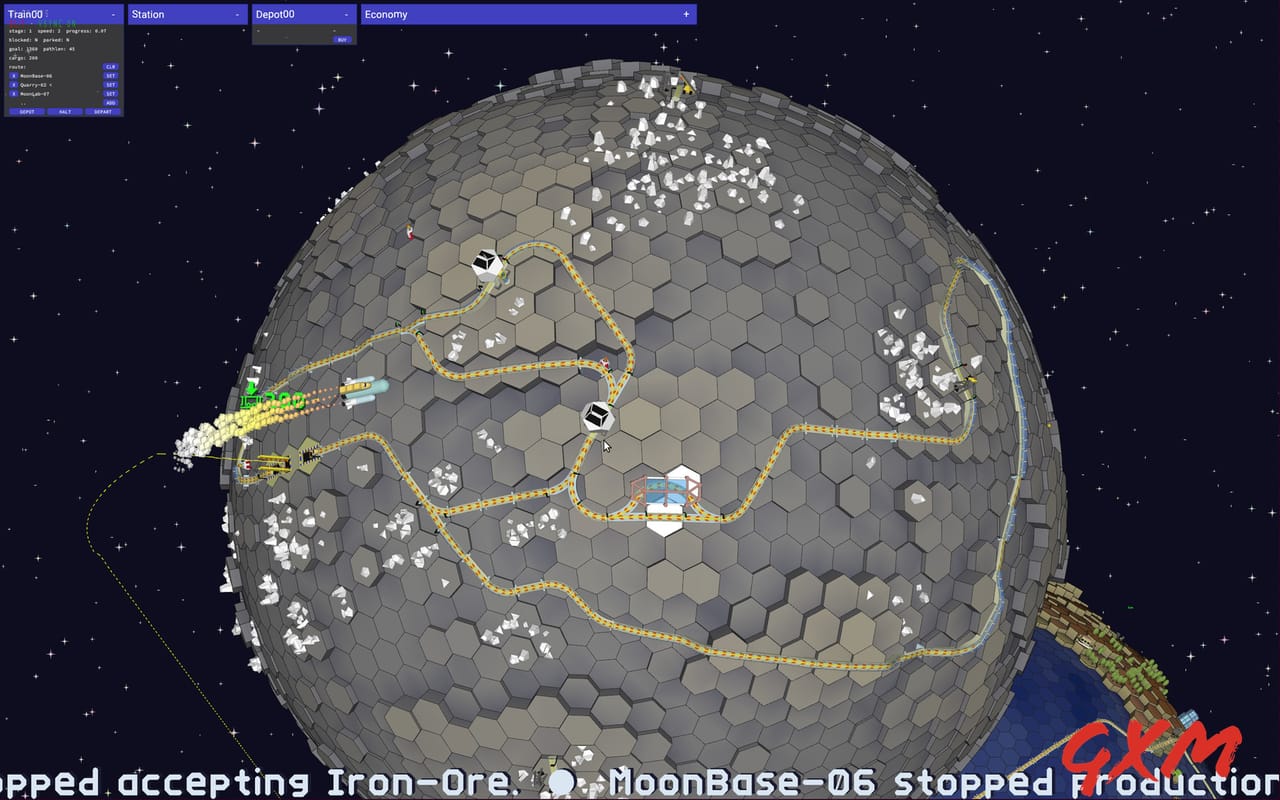The width and height of the screenshot is (1280, 800).
Task: Add a new route stop with ADD
Action: click(110, 103)
